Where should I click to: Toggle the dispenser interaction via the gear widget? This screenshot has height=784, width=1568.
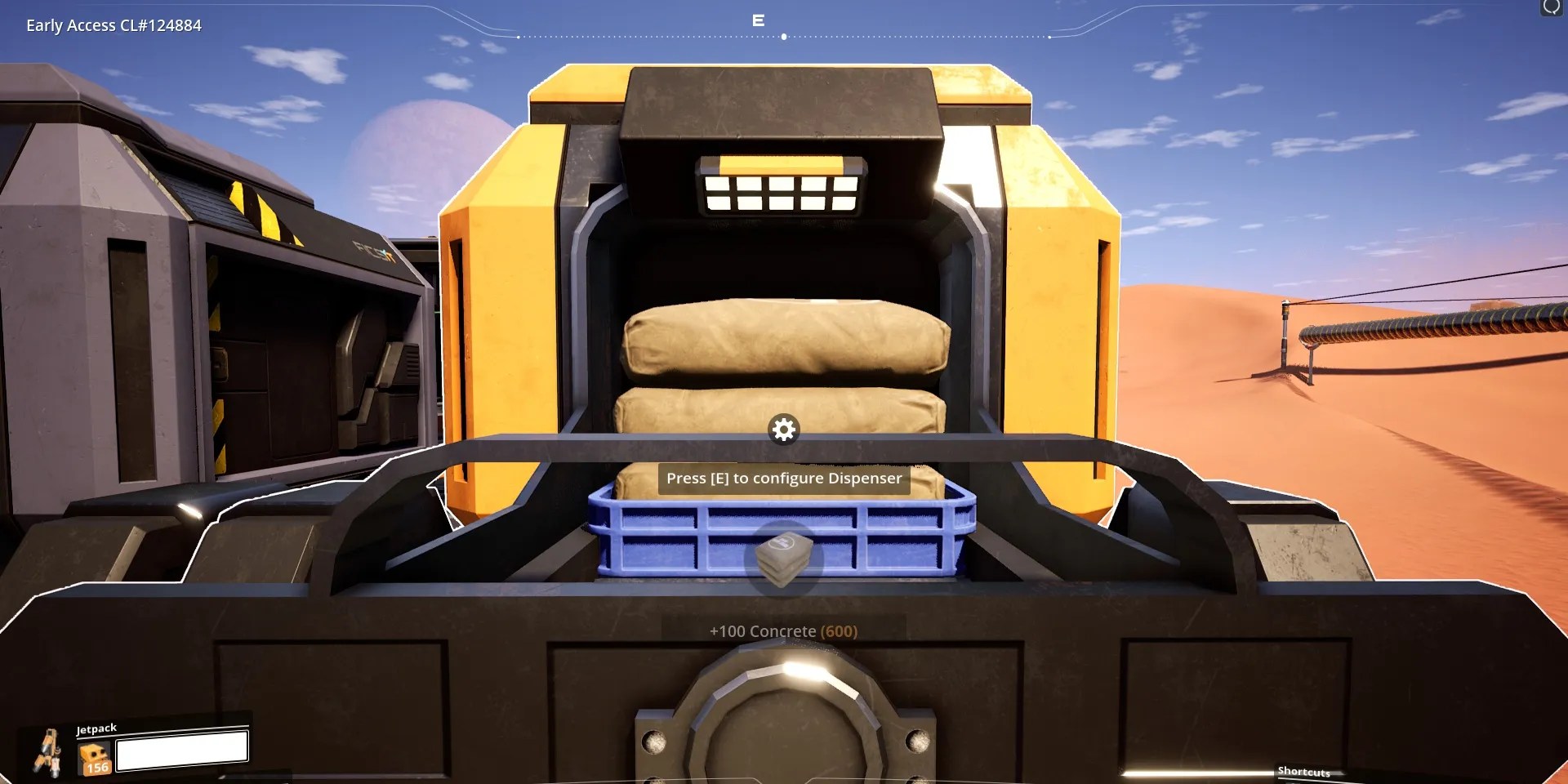[x=783, y=430]
